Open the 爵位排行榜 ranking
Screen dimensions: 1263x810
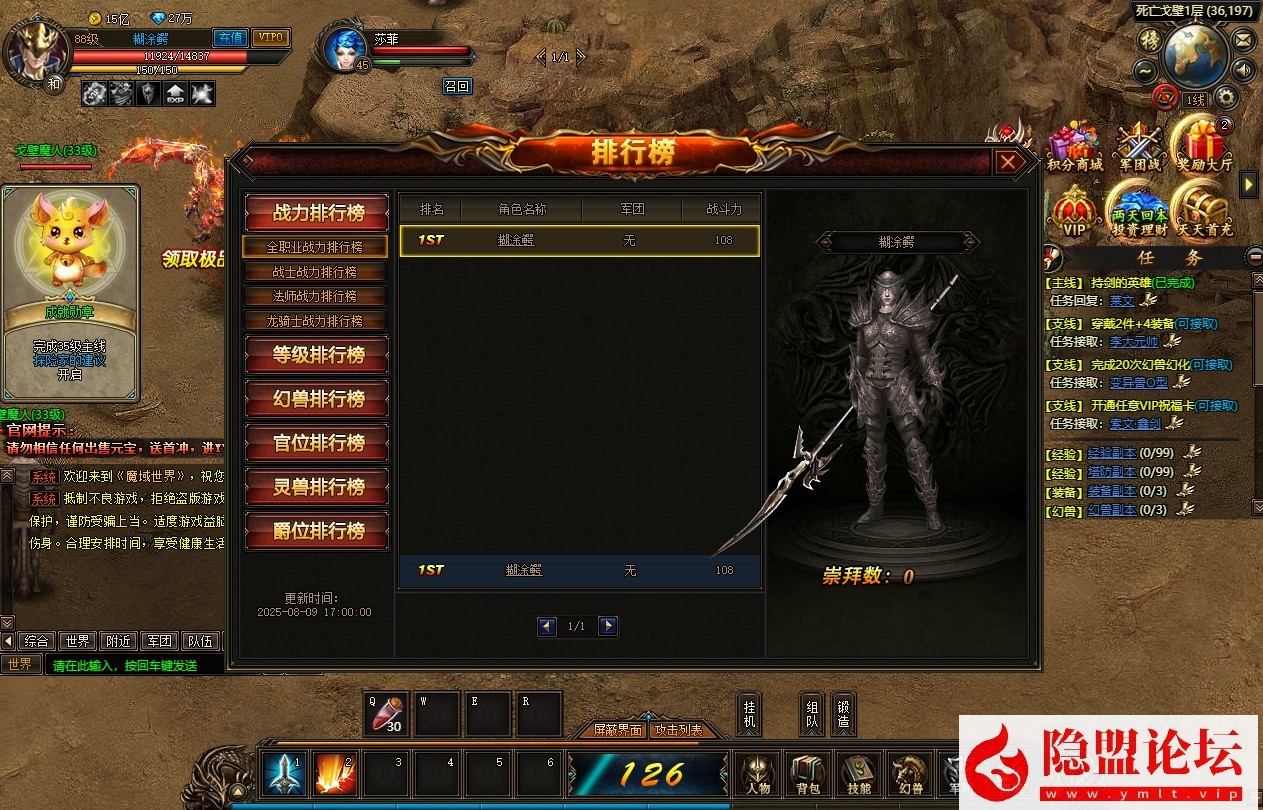point(317,531)
